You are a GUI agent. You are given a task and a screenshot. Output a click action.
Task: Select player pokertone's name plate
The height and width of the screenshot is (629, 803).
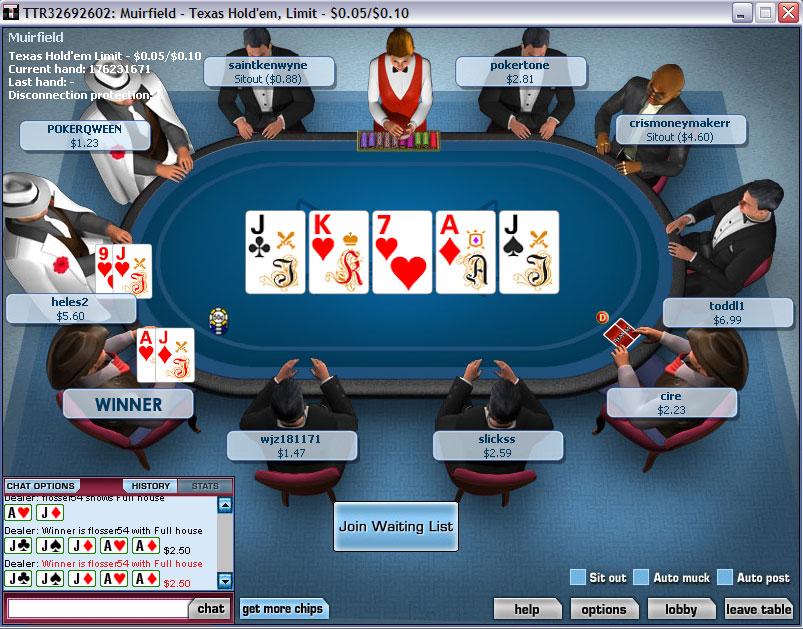(x=520, y=71)
